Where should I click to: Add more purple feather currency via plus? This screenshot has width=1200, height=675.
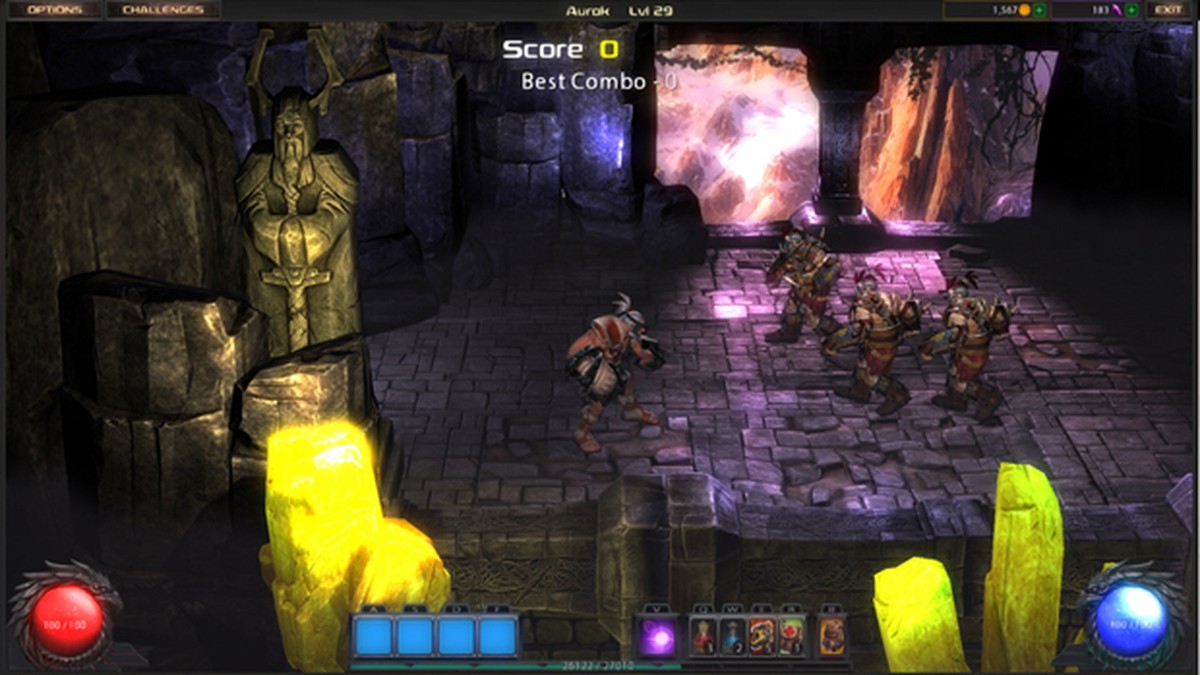click(1131, 10)
